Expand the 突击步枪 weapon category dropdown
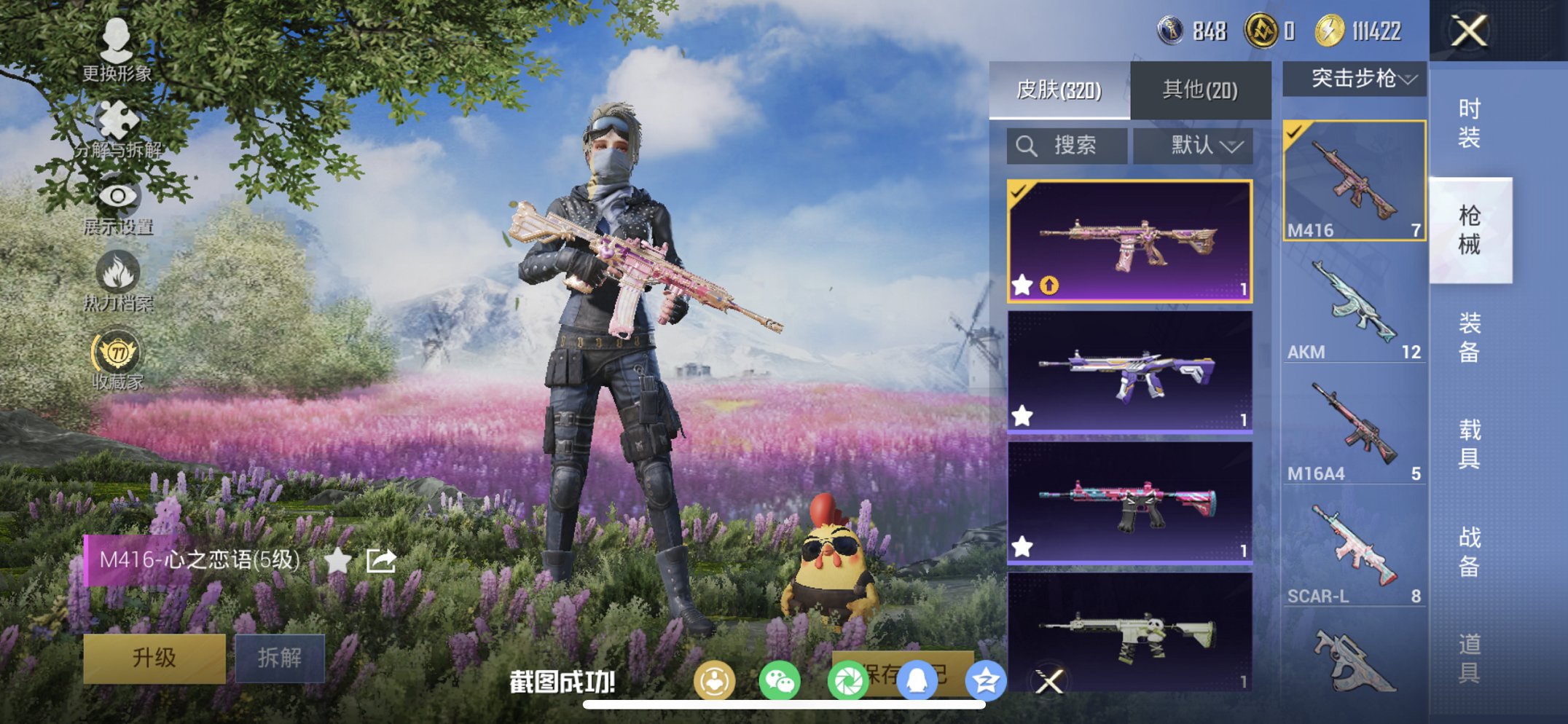1568x724 pixels. point(1354,80)
